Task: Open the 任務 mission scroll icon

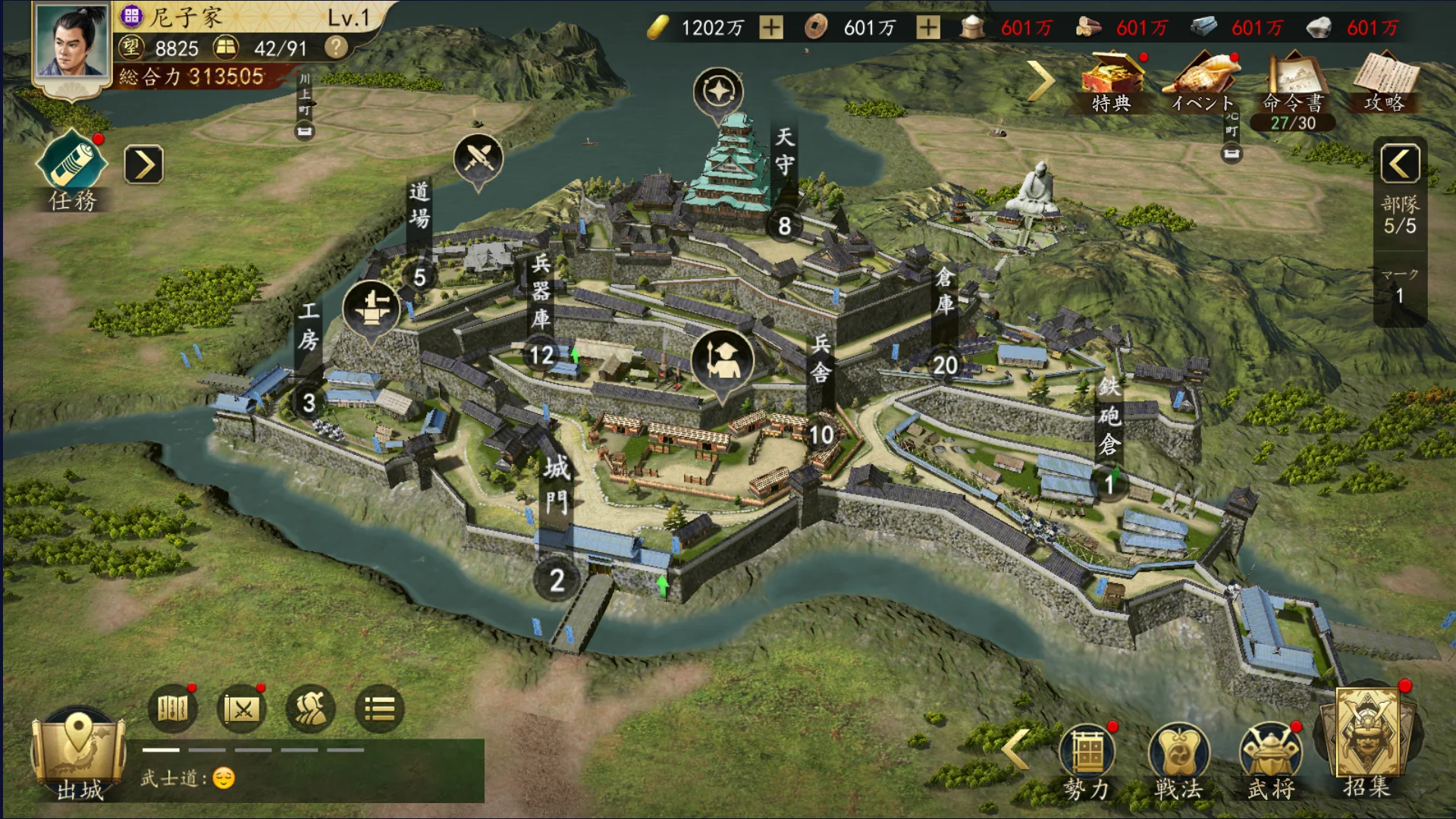Action: [71, 162]
